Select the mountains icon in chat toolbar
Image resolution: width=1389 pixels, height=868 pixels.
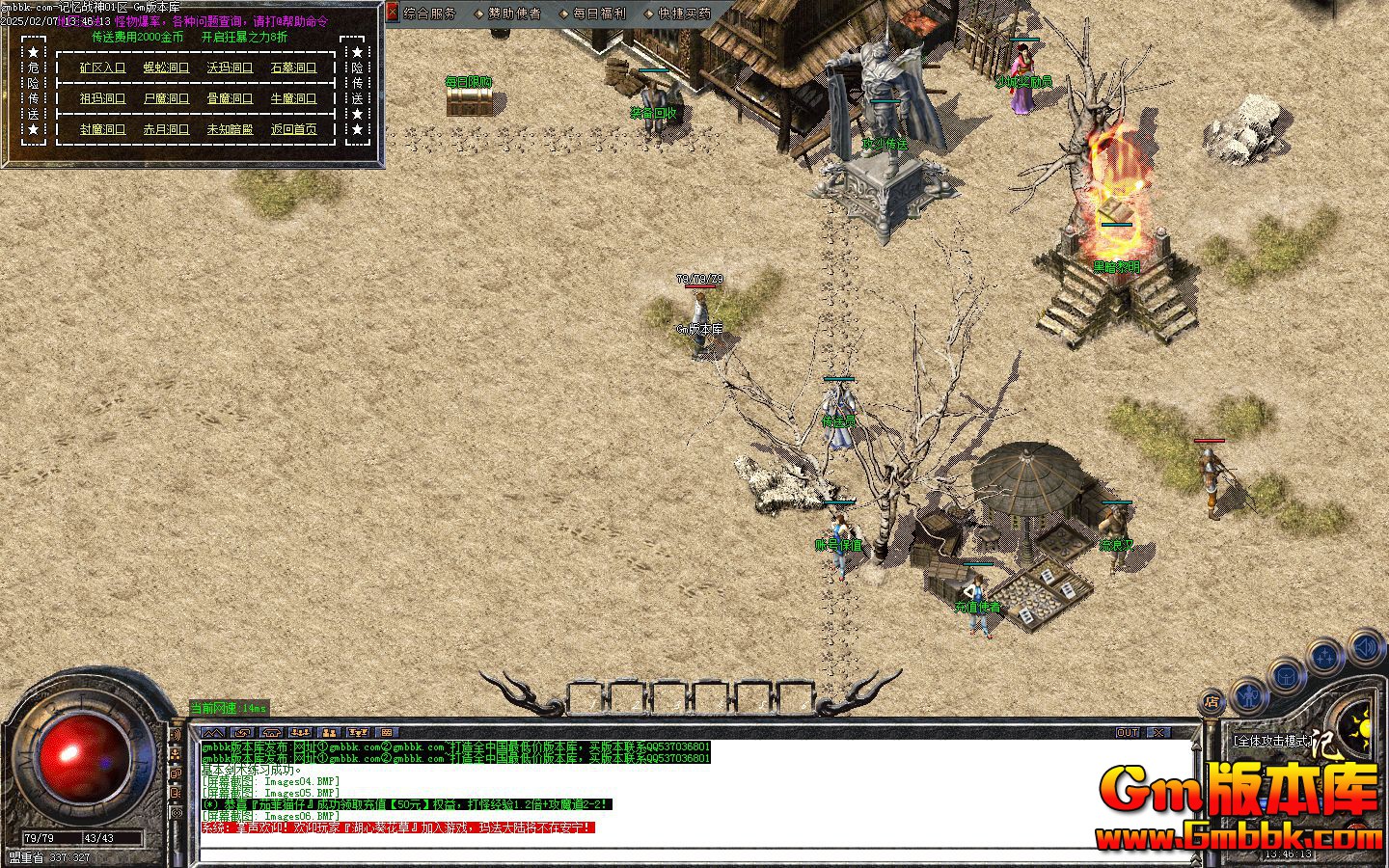point(212,732)
